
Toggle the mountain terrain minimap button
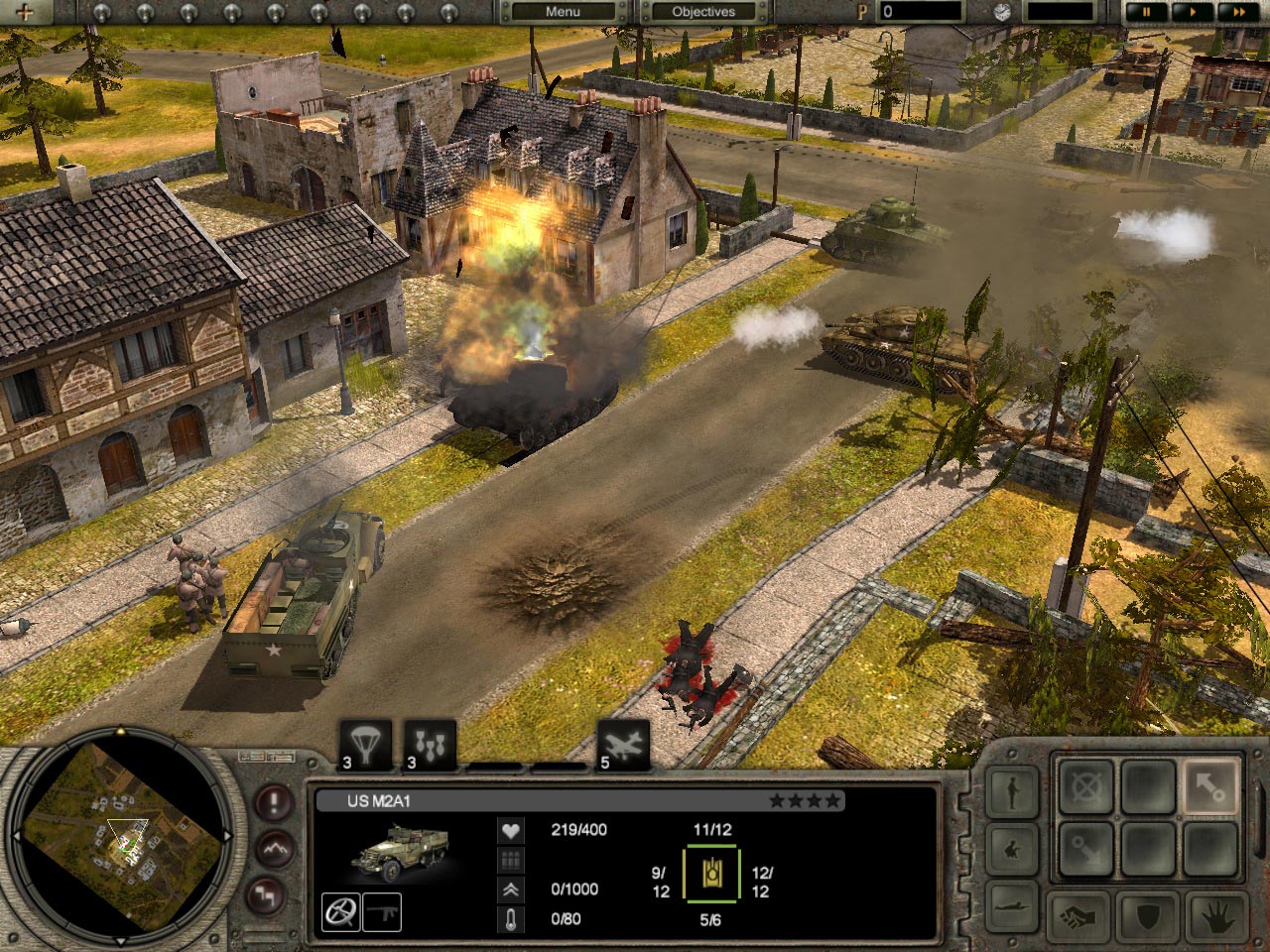point(274,849)
